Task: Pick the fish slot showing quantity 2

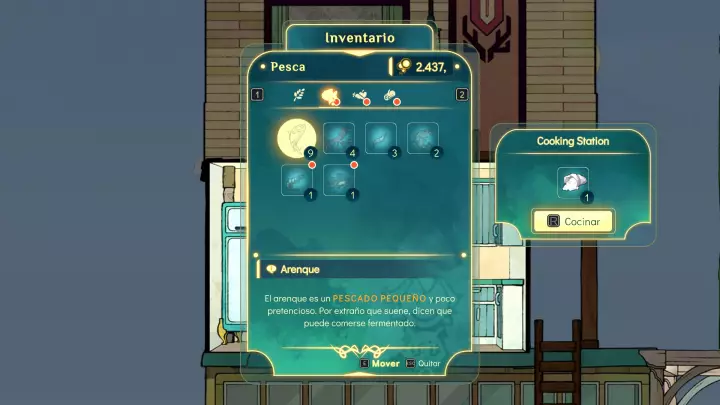Action: (424, 138)
